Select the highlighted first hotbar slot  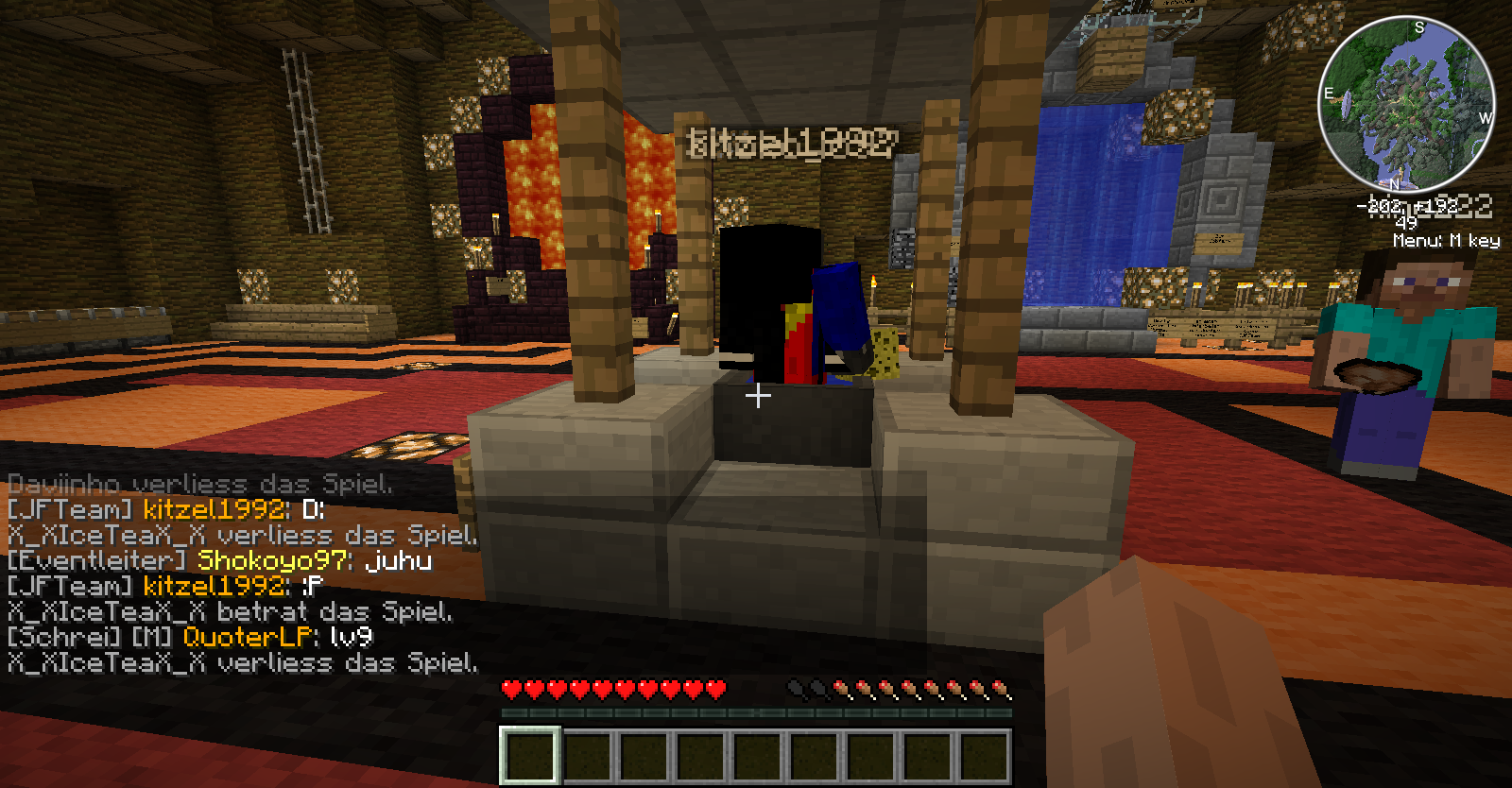pos(530,756)
